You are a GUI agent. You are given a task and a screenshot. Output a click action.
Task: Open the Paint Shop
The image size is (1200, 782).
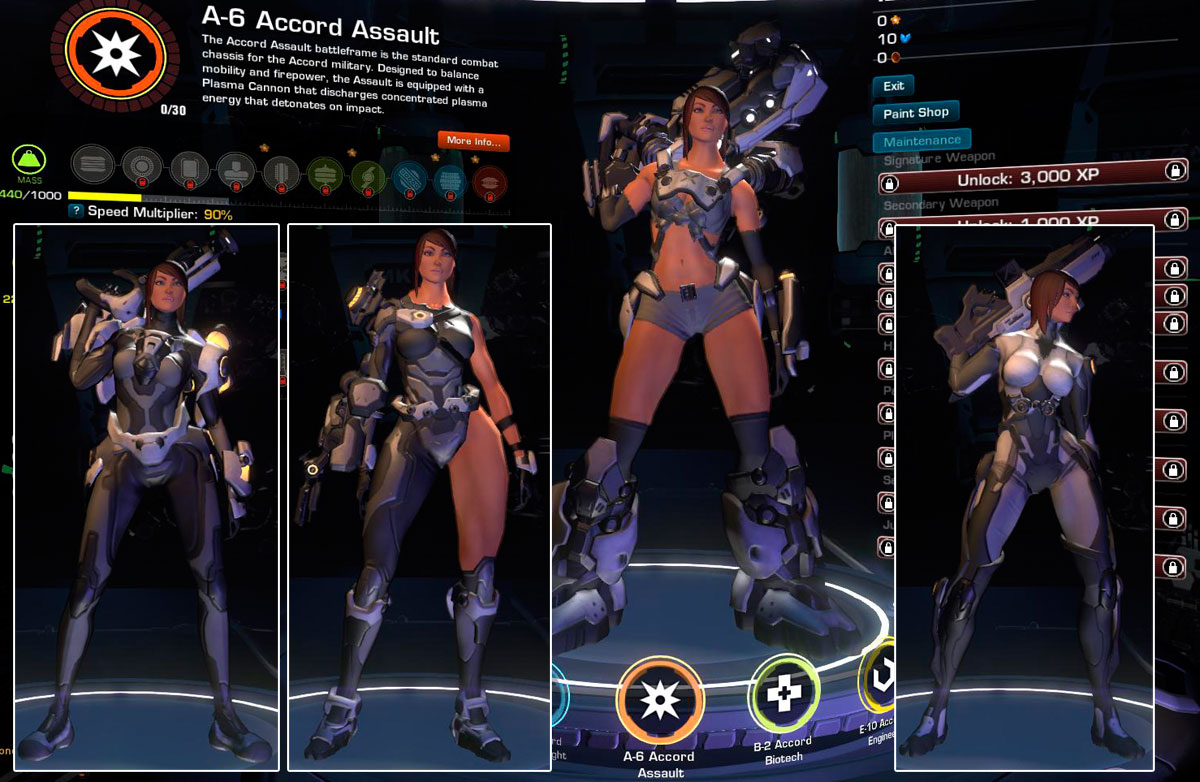coord(916,113)
